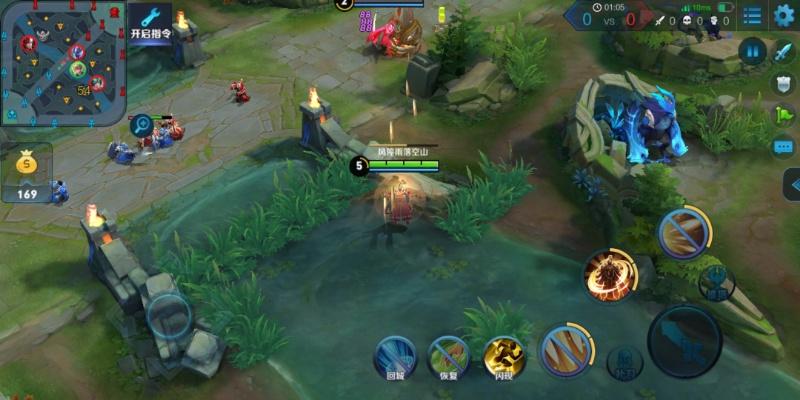Tap the 开启指令 wrench button
This screenshot has height=400, width=800.
click(151, 22)
